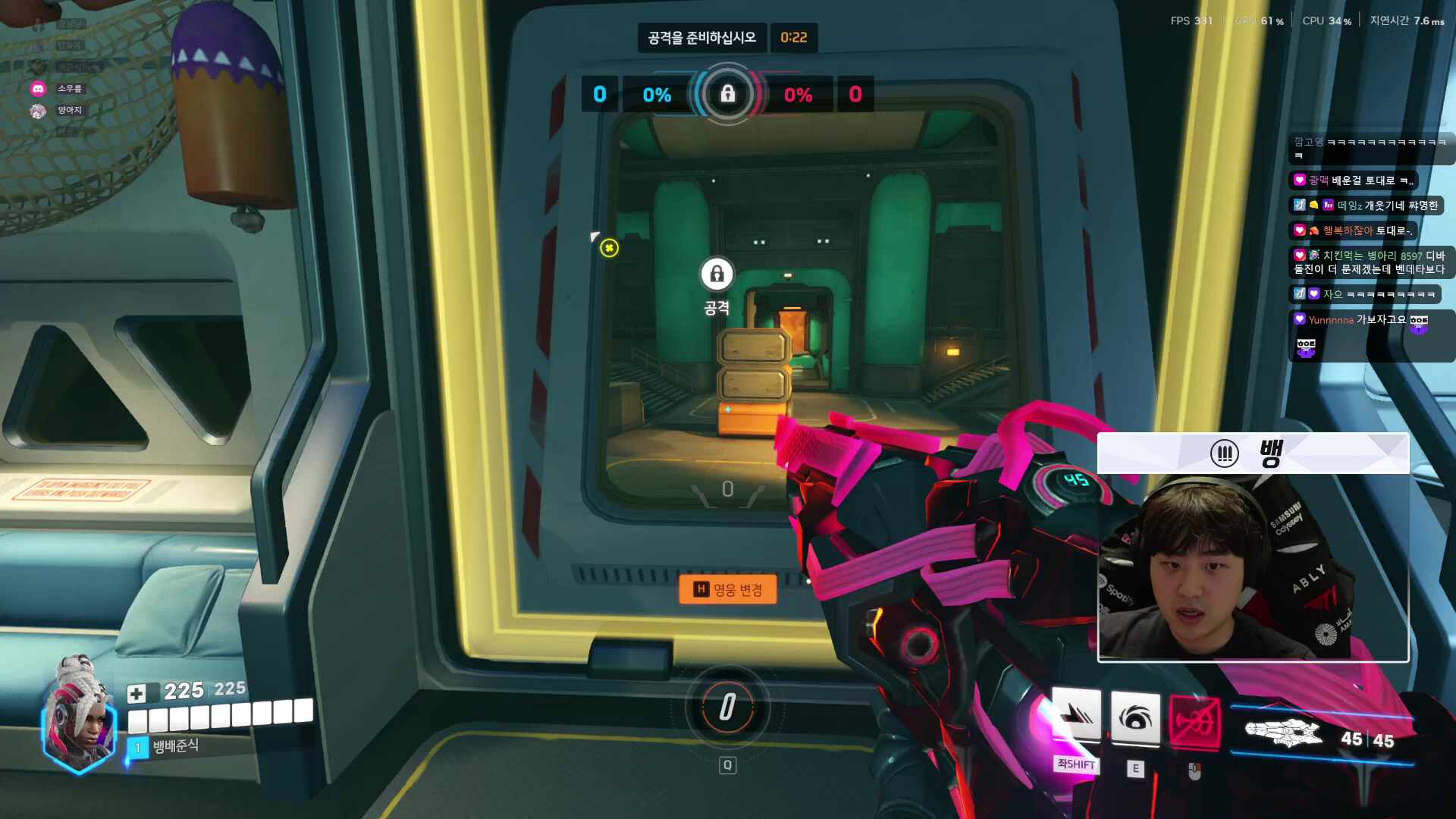Image resolution: width=1456 pixels, height=819 pixels.
Task: Click the yellow X ping marker
Action: click(609, 248)
